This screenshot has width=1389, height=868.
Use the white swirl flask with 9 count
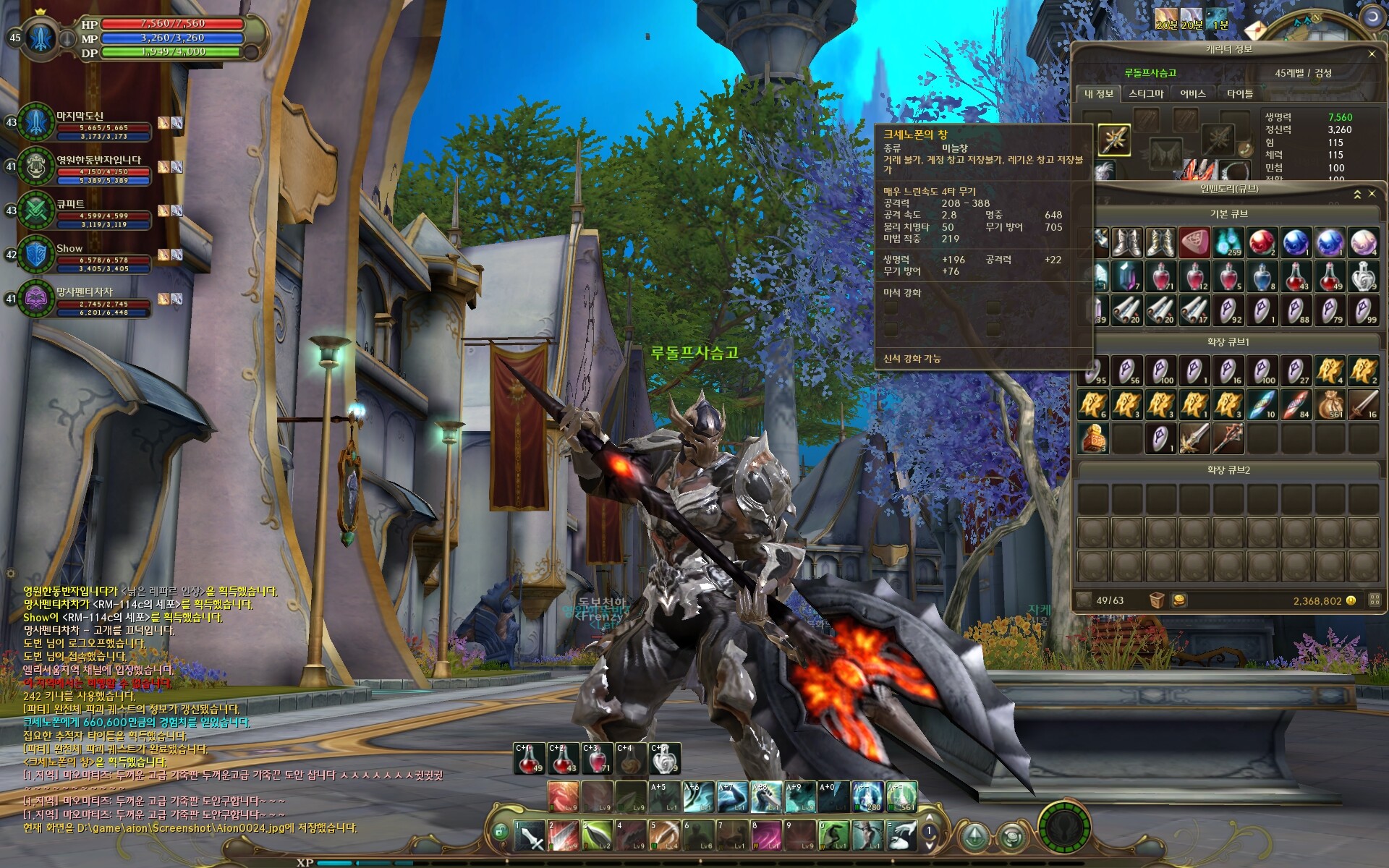664,758
